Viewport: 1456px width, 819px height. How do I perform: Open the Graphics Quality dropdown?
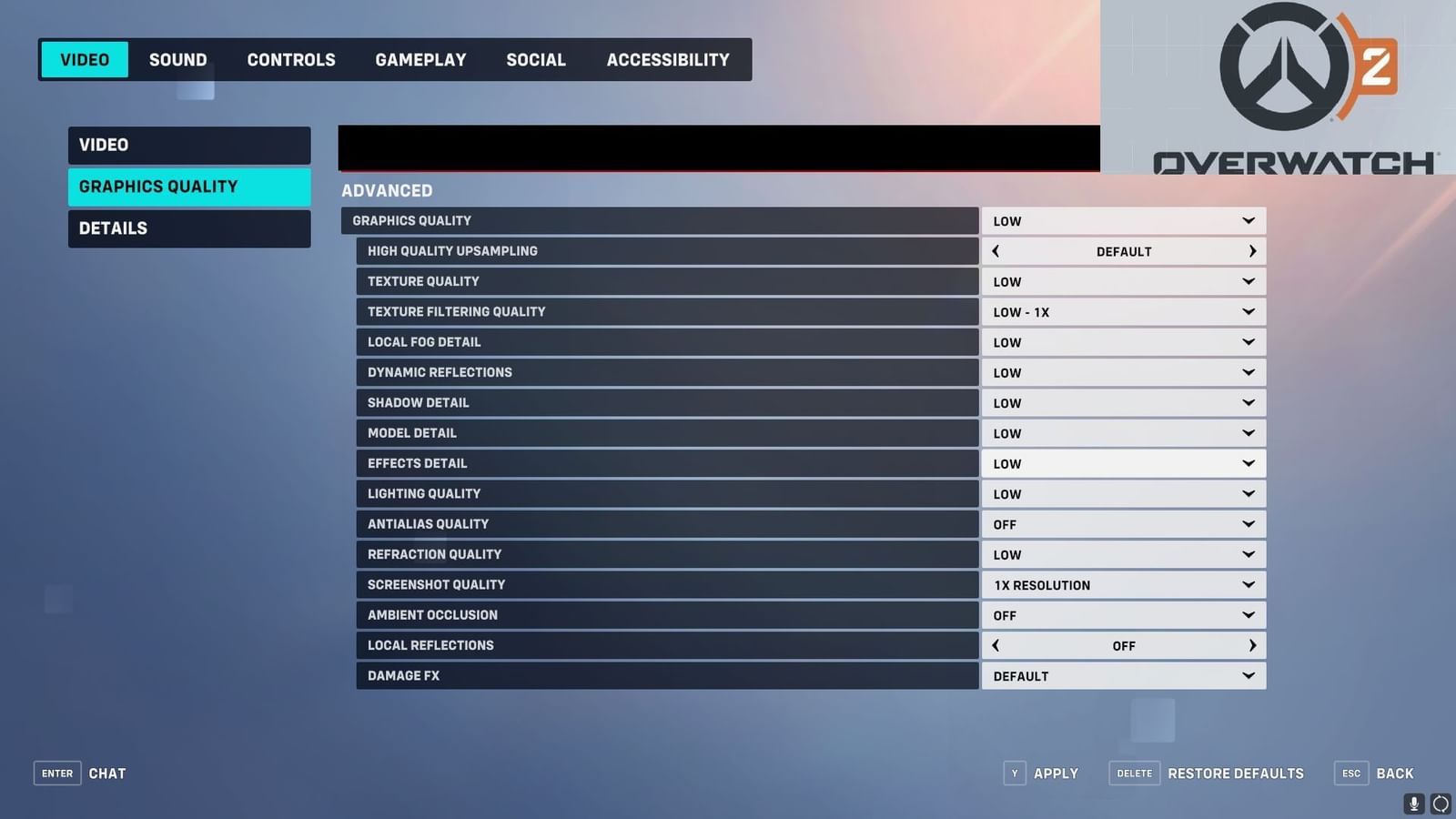(x=1123, y=220)
